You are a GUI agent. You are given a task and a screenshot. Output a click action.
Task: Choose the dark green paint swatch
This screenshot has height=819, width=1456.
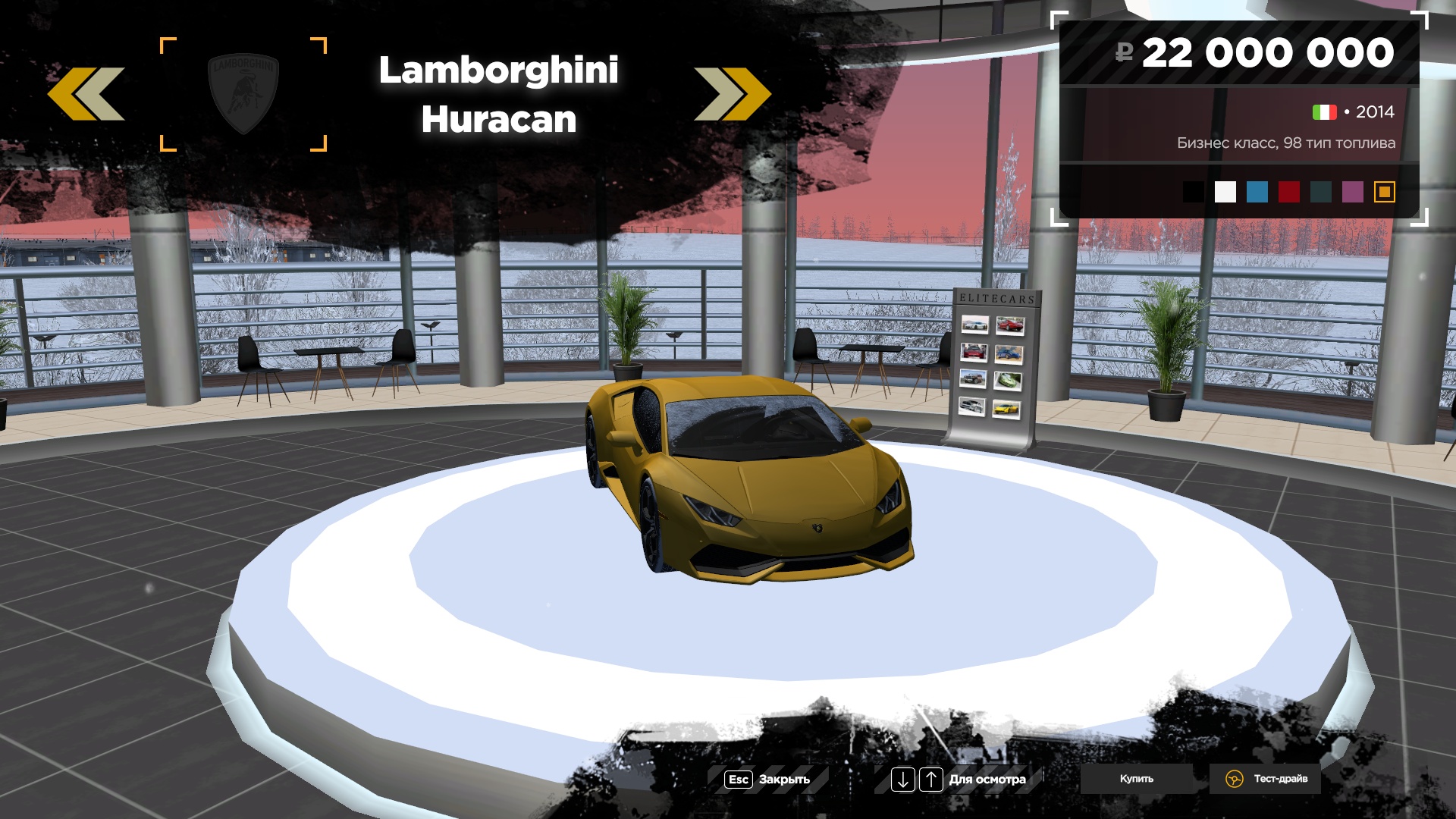coord(1320,192)
